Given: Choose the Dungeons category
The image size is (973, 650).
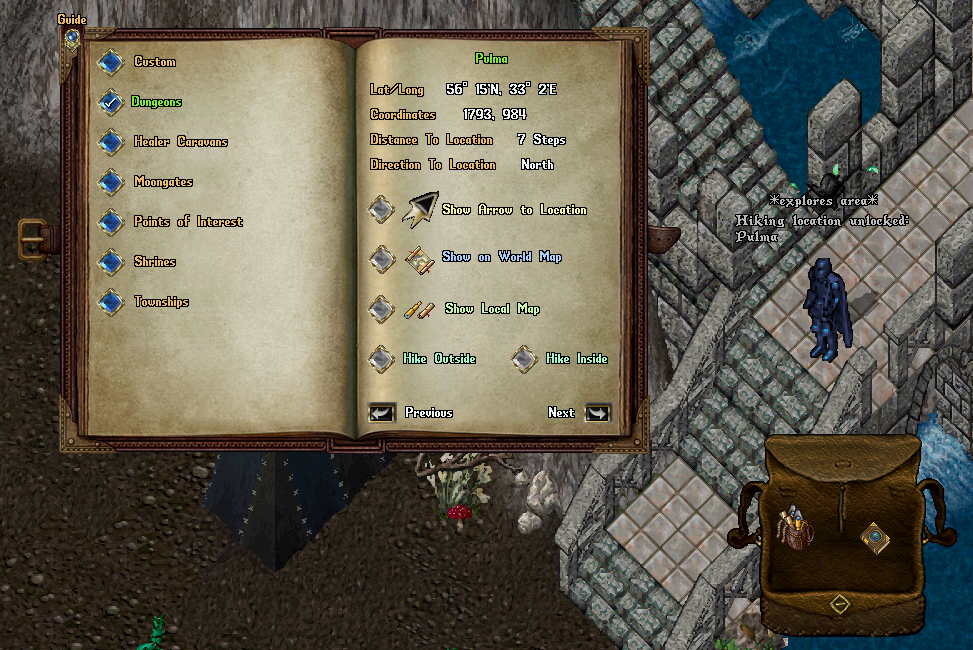Looking at the screenshot, I should pyautogui.click(x=110, y=102).
